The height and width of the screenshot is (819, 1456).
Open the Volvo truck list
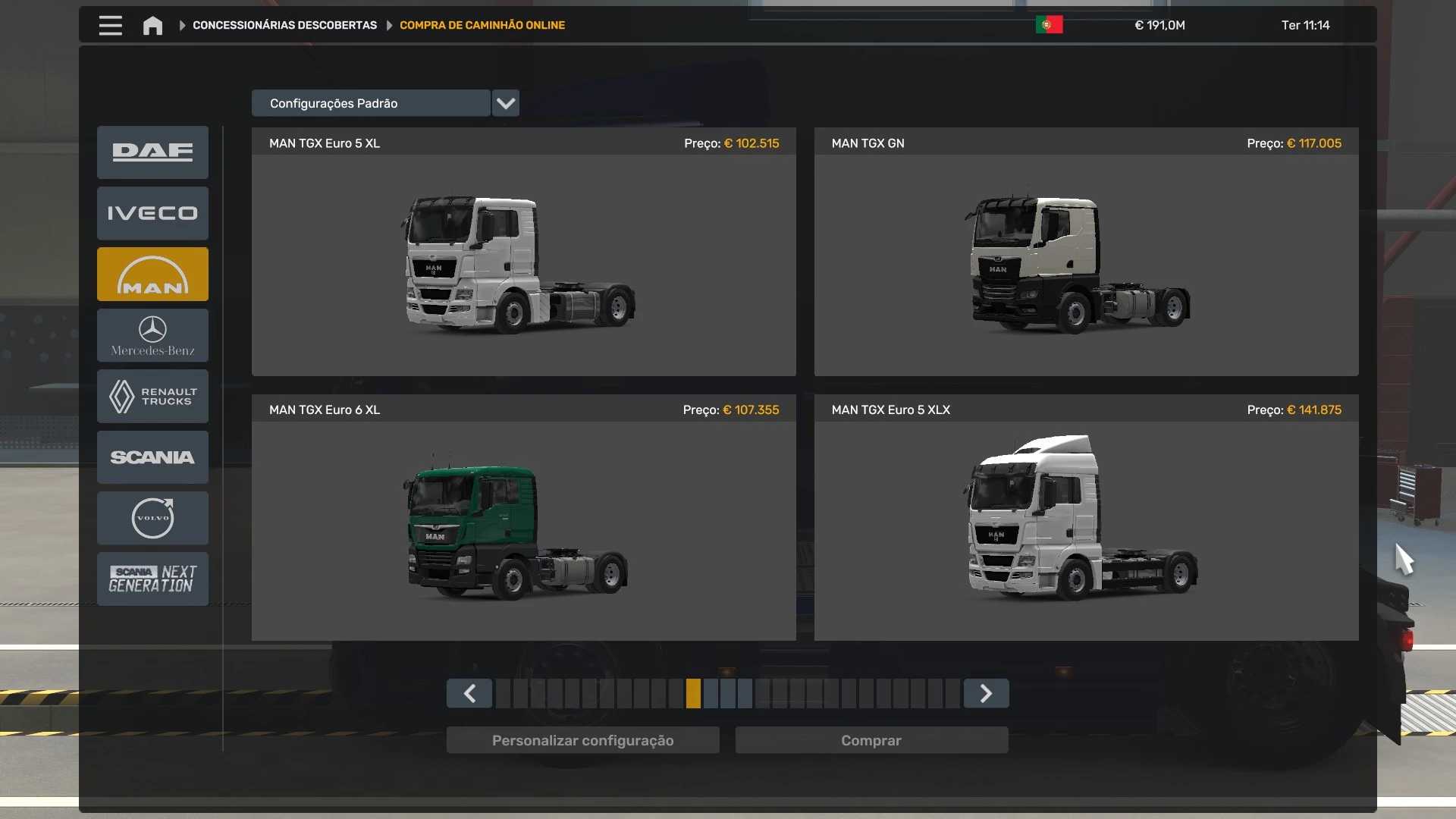pyautogui.click(x=152, y=518)
